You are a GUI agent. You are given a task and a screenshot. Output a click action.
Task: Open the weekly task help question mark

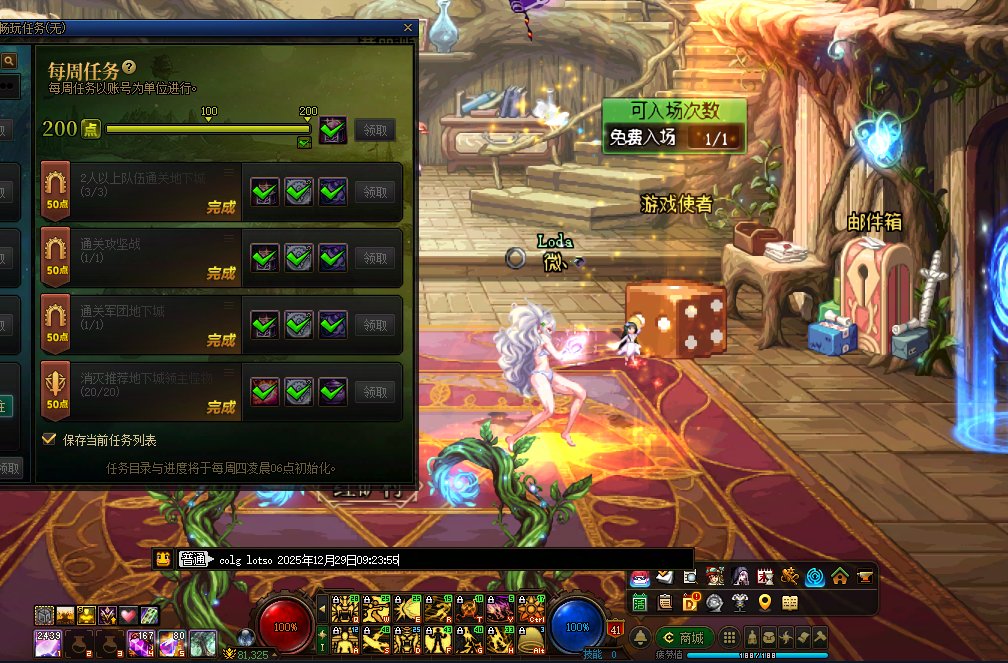pyautogui.click(x=129, y=67)
